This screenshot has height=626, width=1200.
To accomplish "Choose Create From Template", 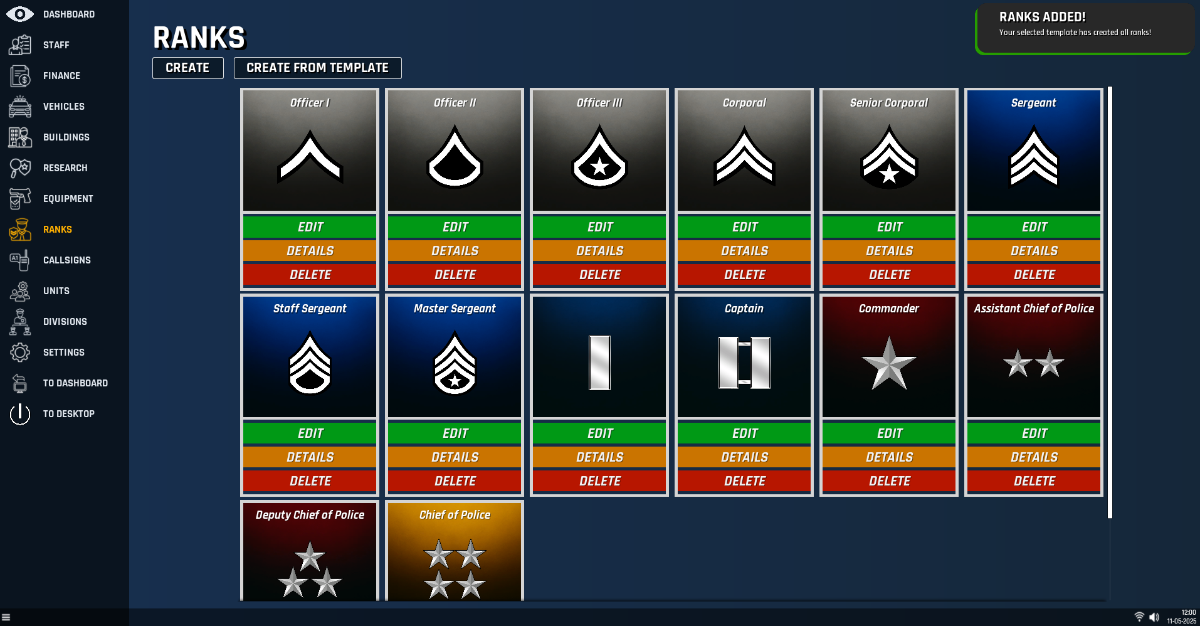I will pos(318,68).
